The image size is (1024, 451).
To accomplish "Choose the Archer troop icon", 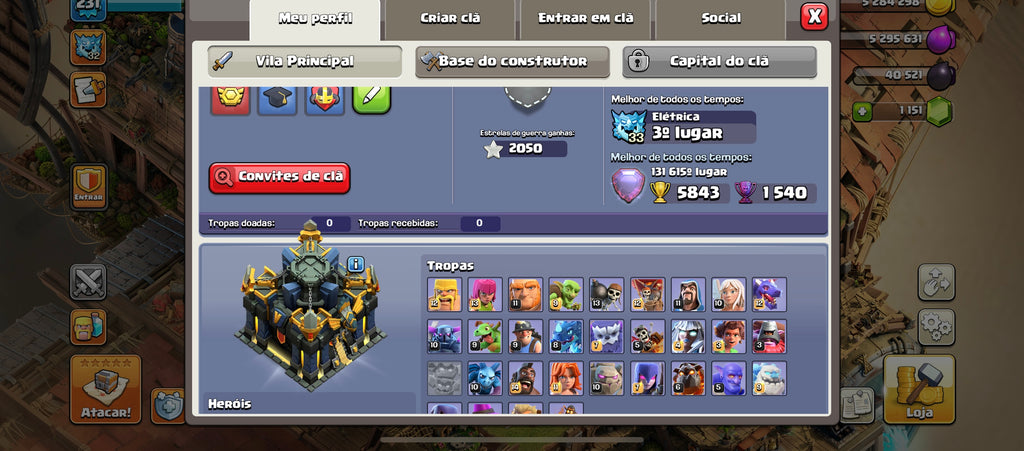I will [x=485, y=294].
